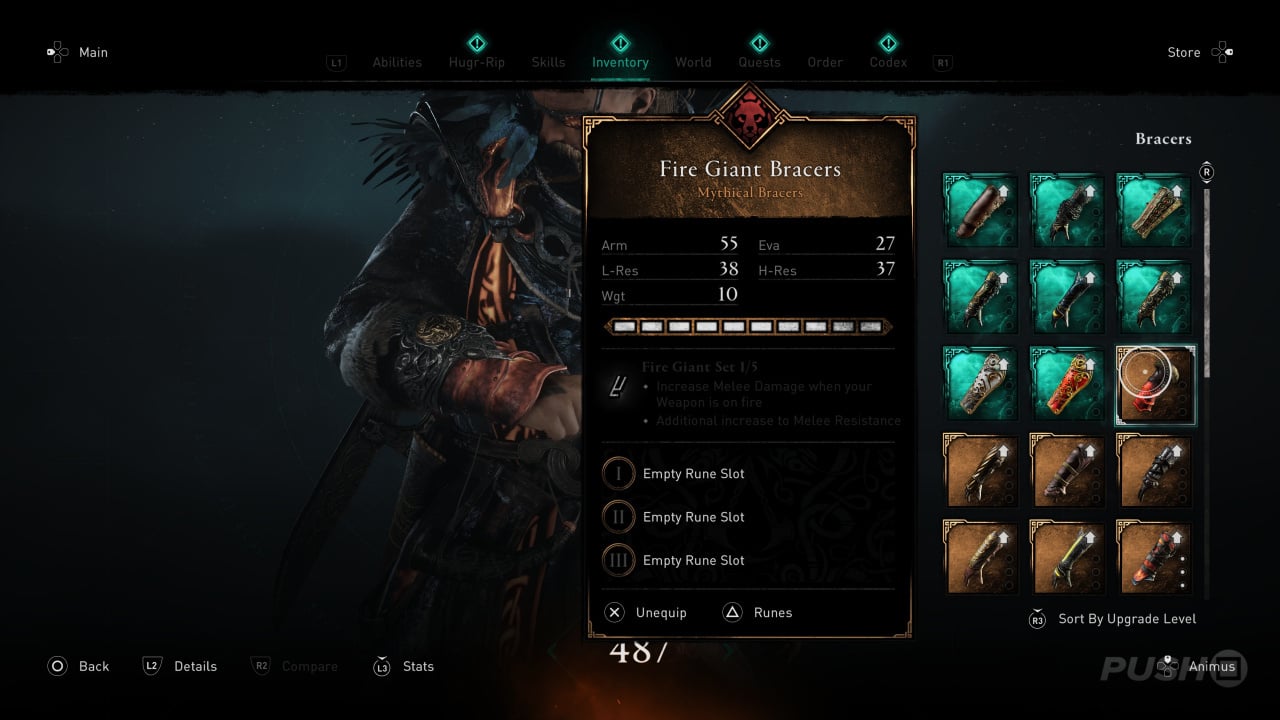Select the red and gold ornate bracers
1280x720 pixels.
[x=1068, y=385]
